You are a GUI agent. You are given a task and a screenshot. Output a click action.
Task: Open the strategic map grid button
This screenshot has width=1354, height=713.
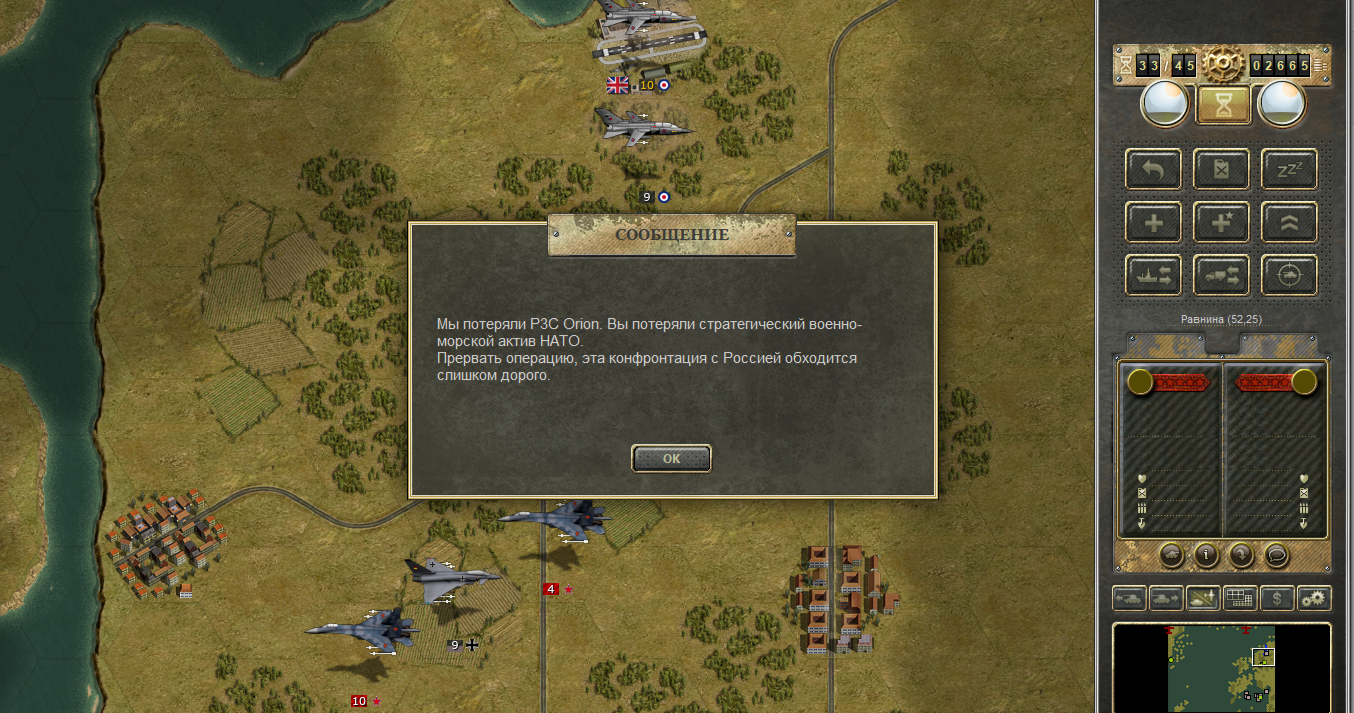pyautogui.click(x=1239, y=598)
